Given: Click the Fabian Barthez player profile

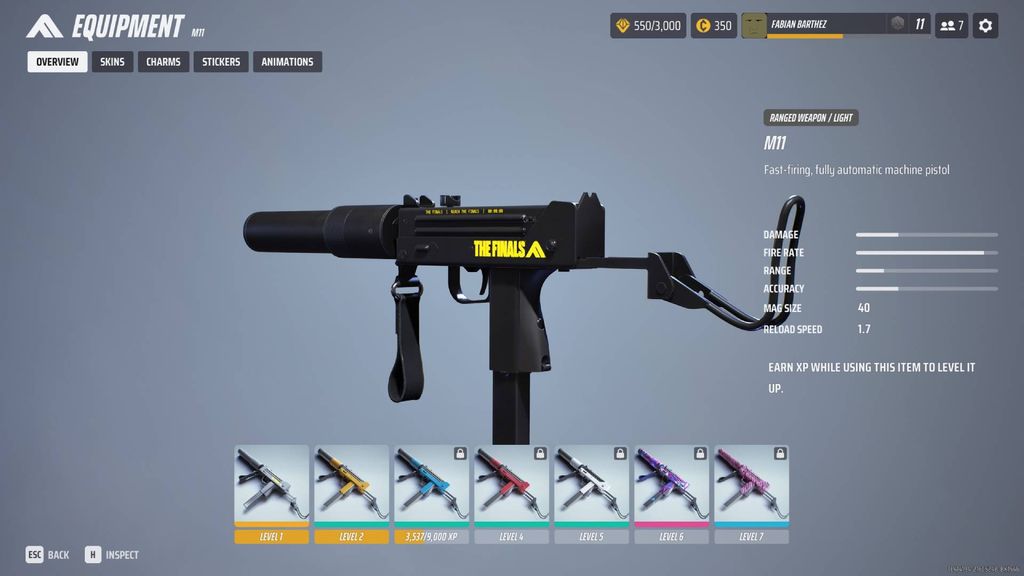Looking at the screenshot, I should click(x=812, y=25).
